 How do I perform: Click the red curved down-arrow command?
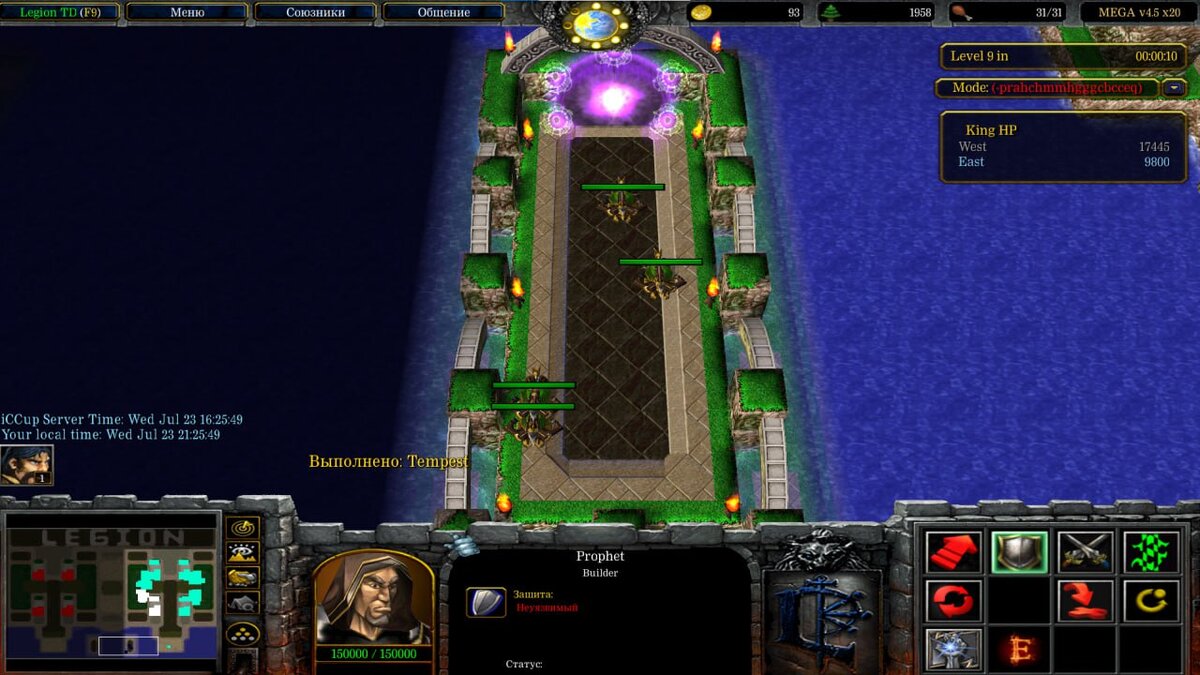point(1085,601)
